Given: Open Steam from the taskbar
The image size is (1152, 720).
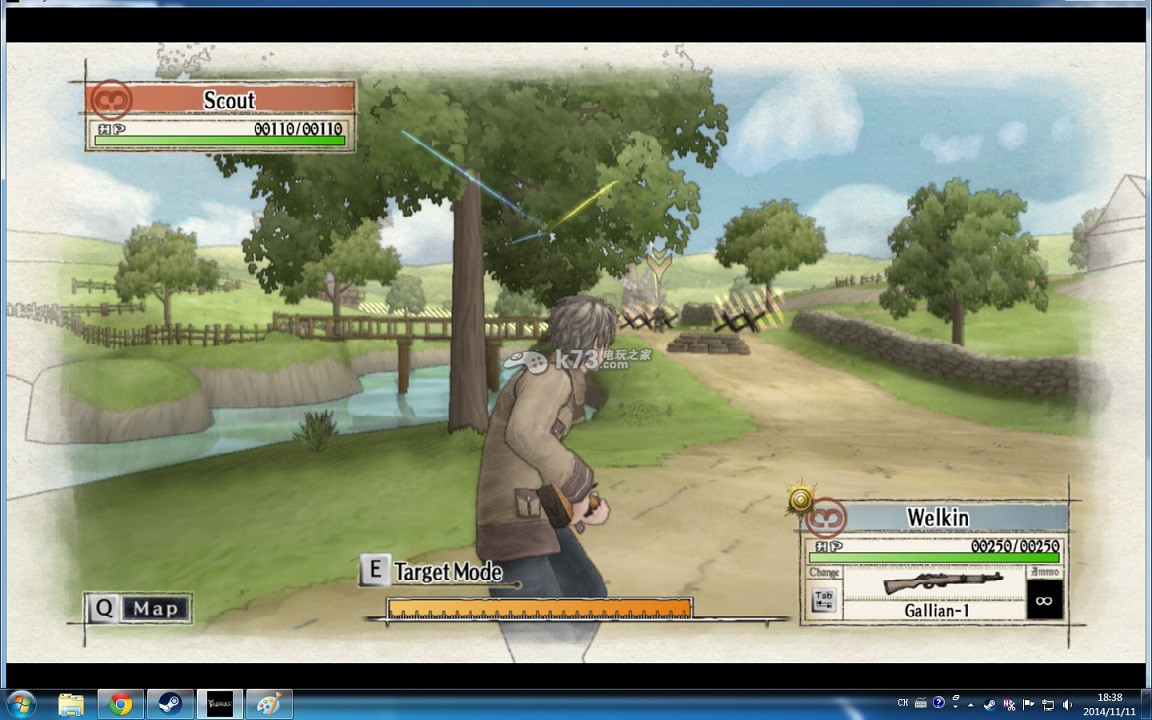Looking at the screenshot, I should coord(169,704).
